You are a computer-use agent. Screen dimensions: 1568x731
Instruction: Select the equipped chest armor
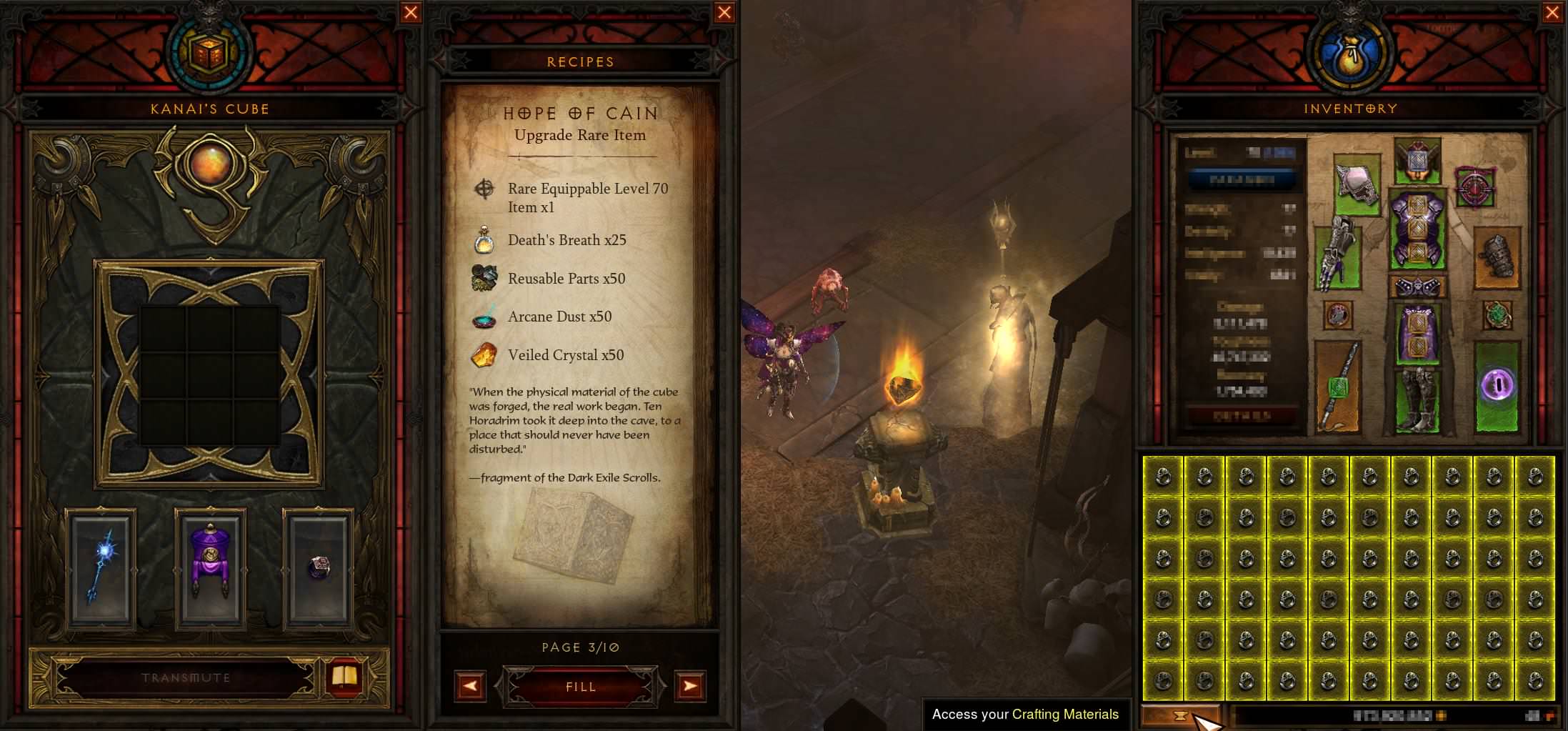point(1416,229)
